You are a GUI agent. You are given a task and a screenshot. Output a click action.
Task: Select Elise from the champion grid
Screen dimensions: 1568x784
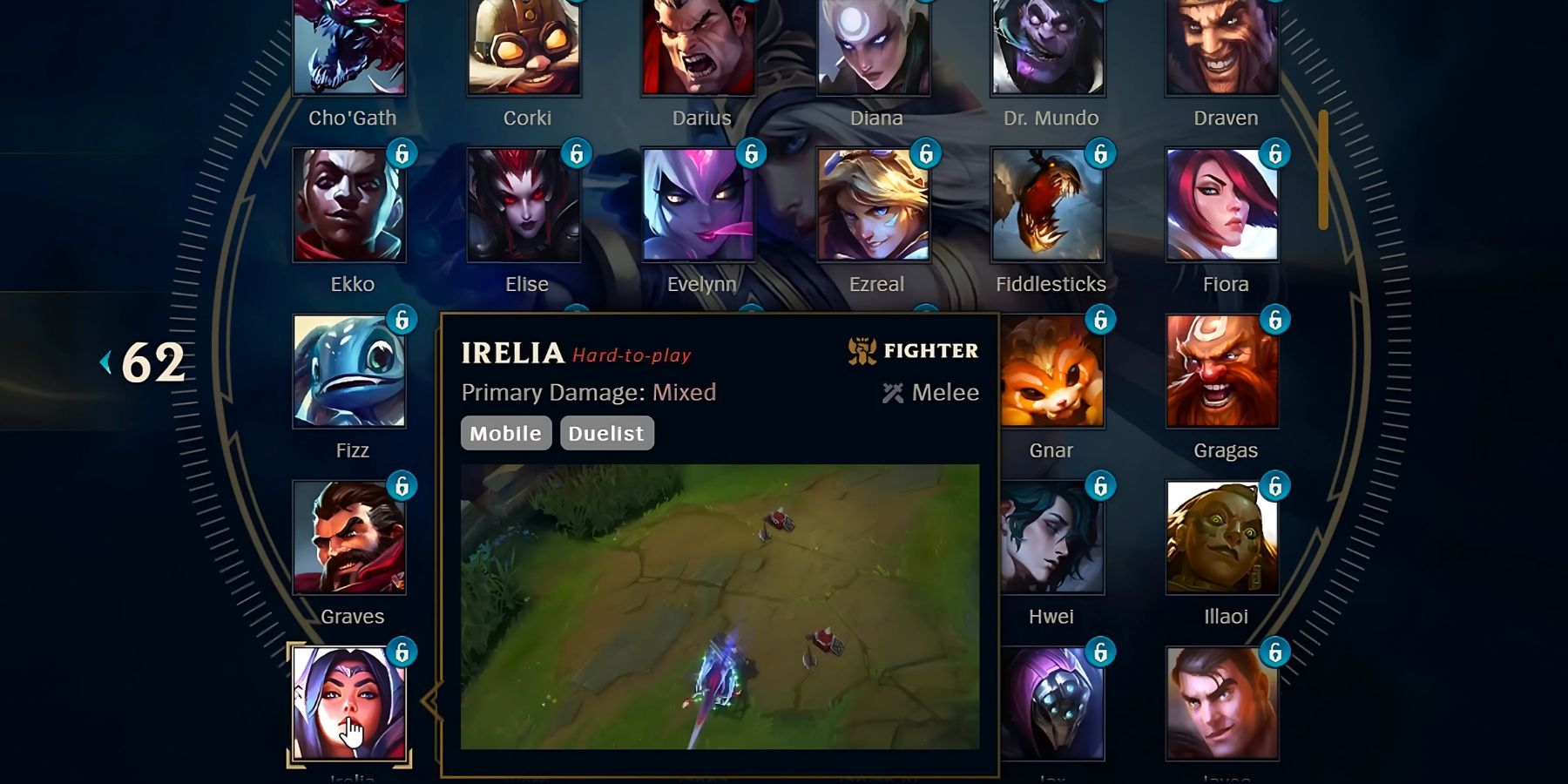pyautogui.click(x=527, y=205)
